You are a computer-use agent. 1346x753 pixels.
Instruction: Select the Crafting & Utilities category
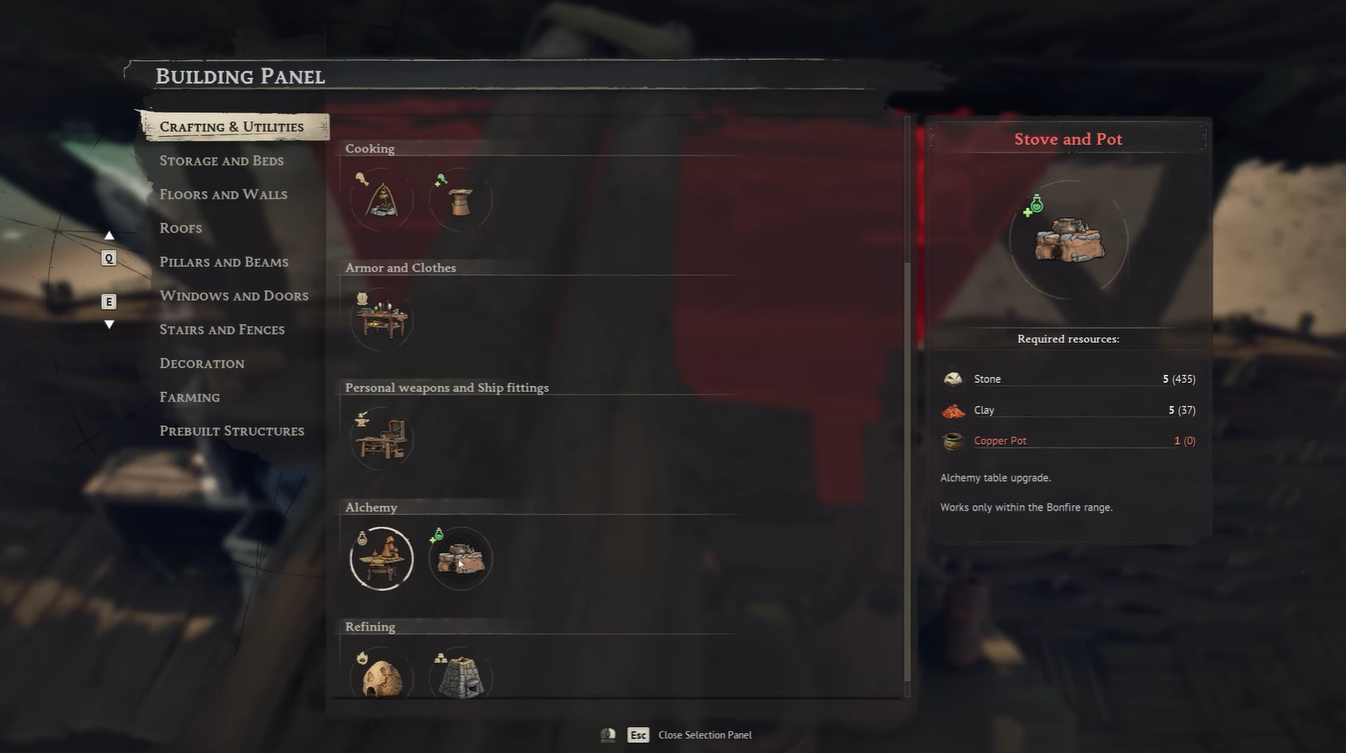click(x=232, y=127)
